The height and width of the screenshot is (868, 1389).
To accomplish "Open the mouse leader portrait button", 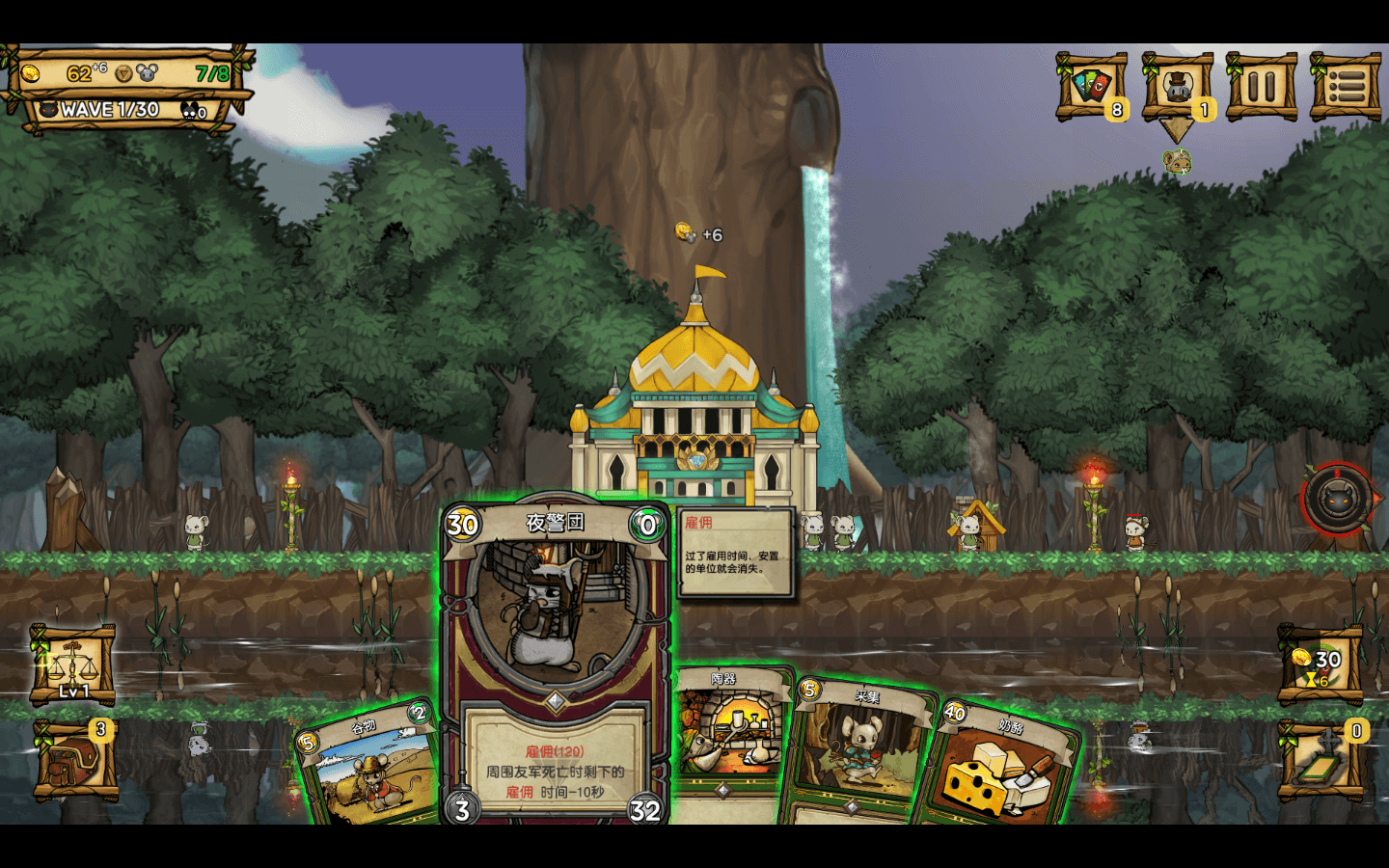I will tap(1177, 87).
